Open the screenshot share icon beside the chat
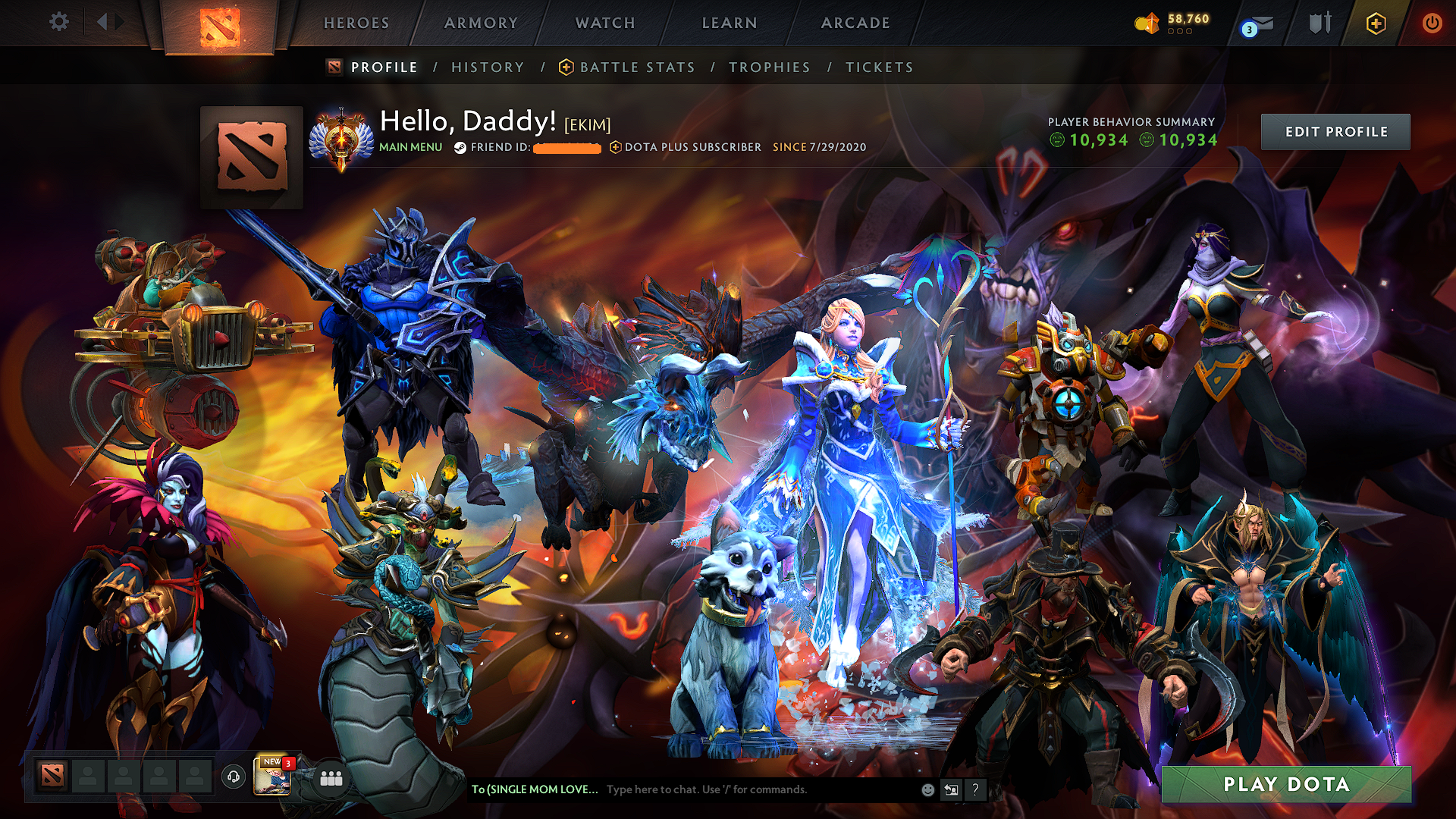The image size is (1456, 819). point(951,789)
